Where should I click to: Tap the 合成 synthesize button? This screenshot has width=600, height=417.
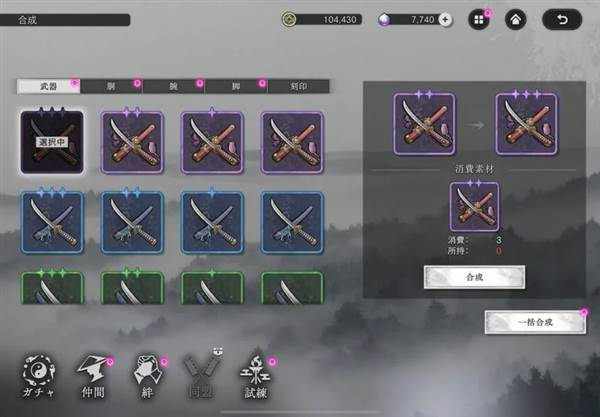[461, 277]
